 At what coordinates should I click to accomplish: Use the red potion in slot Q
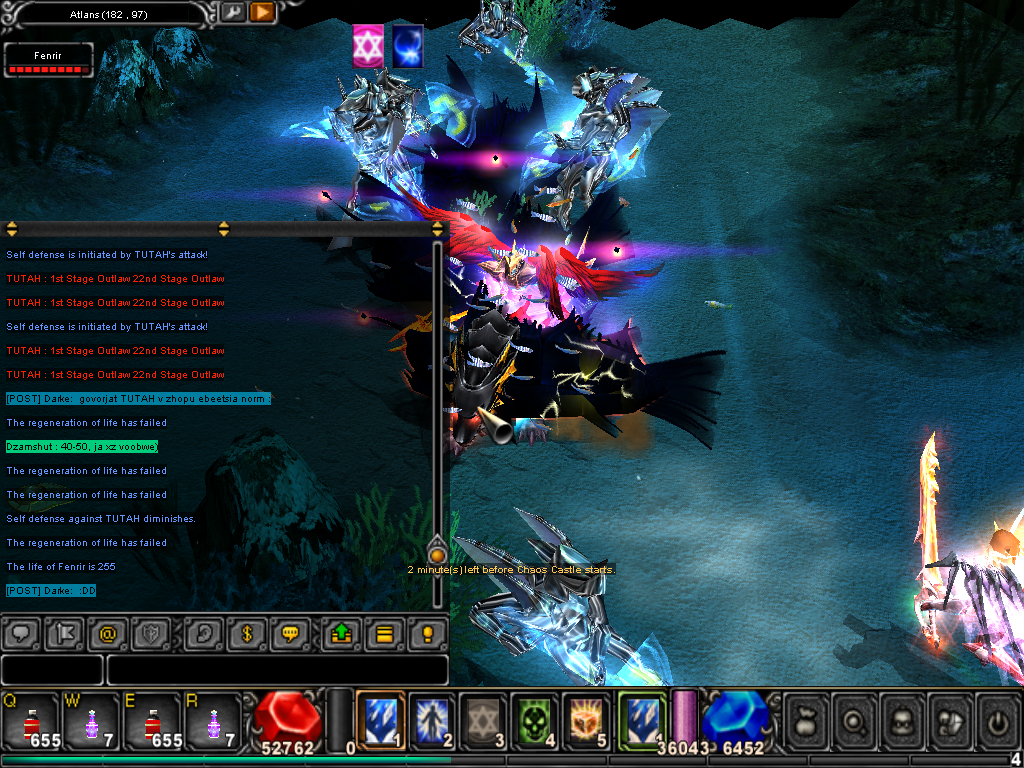pos(31,718)
